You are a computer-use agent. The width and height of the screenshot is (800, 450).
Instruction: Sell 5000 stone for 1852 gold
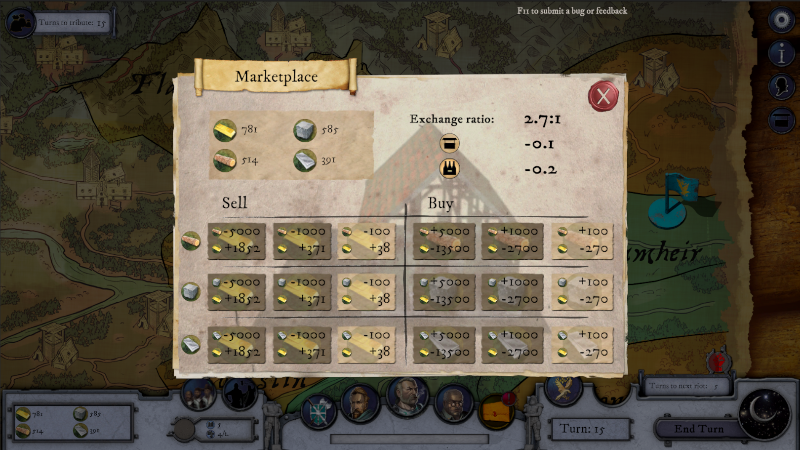click(x=237, y=292)
